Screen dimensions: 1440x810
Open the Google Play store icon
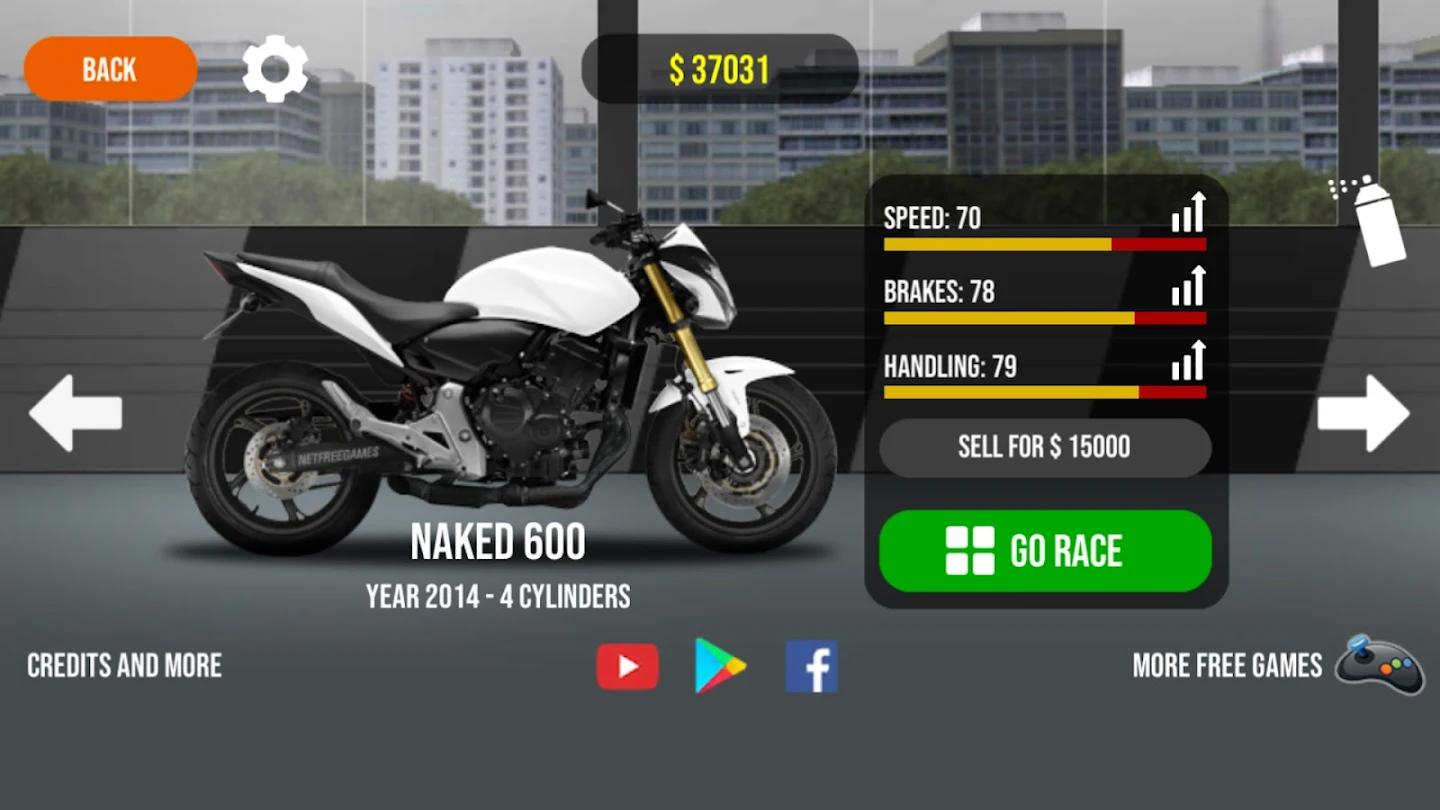(x=719, y=665)
